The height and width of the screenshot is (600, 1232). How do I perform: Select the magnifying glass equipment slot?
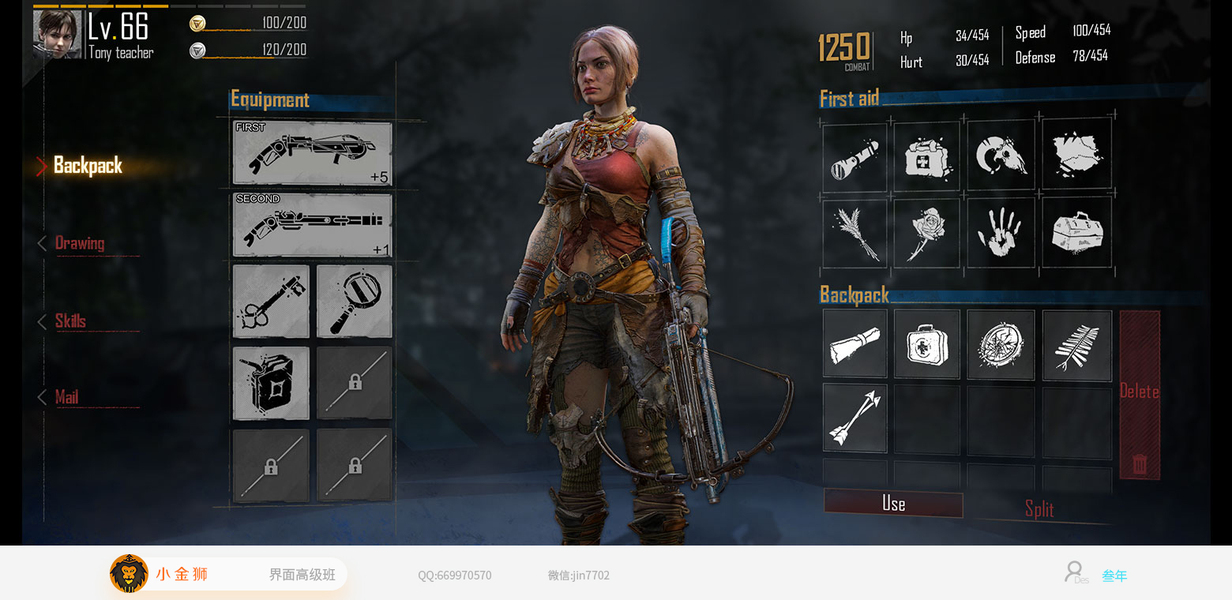point(354,302)
